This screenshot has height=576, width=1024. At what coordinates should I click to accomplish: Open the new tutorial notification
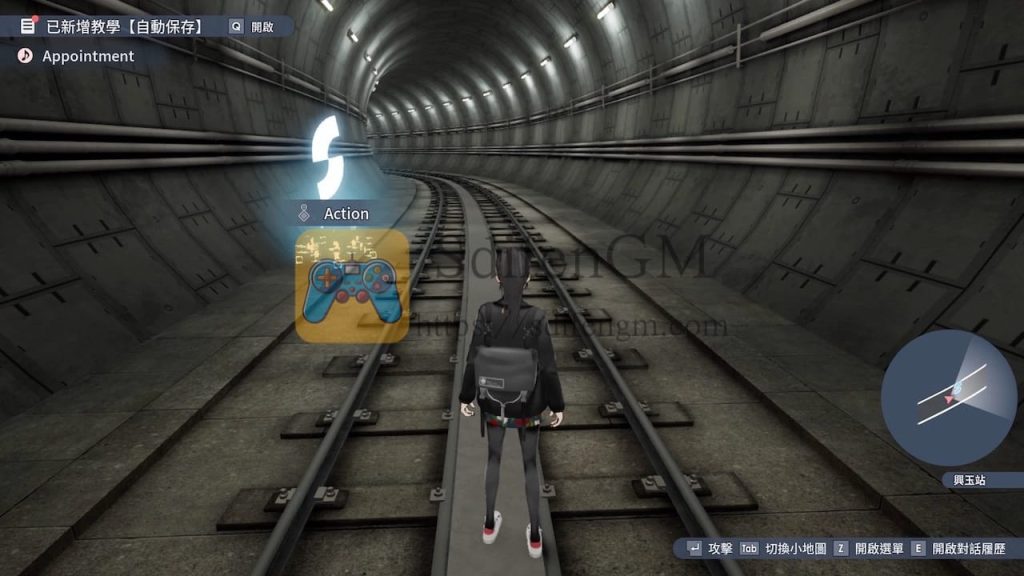(x=125, y=27)
